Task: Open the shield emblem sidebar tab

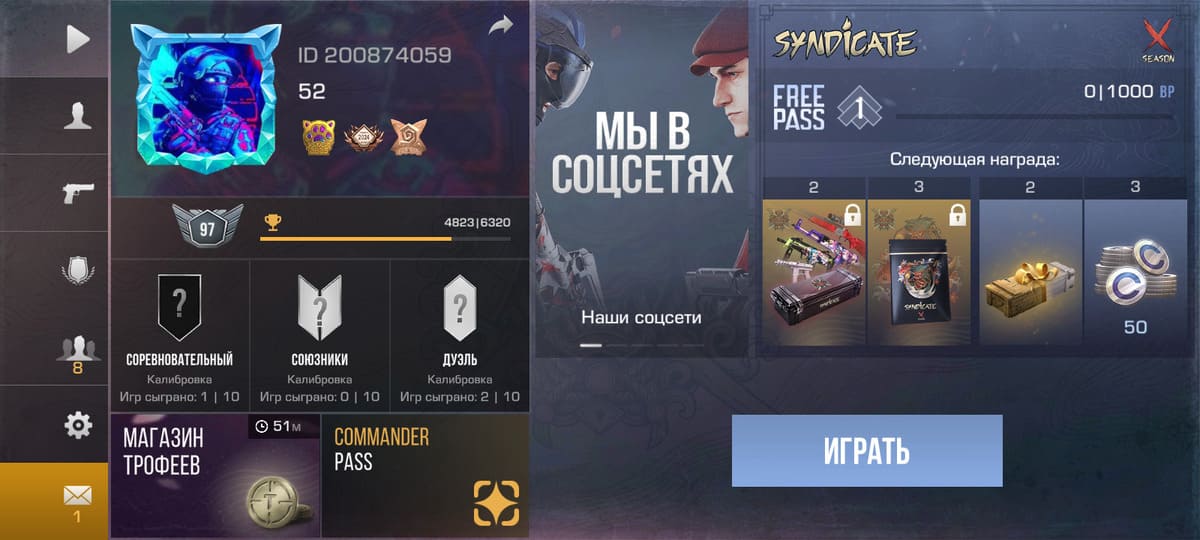Action: [x=78, y=270]
